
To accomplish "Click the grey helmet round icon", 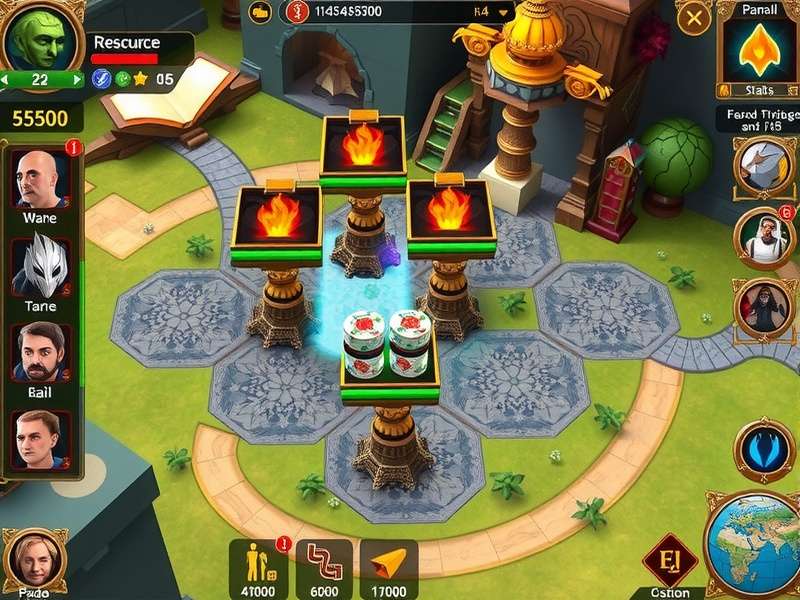I will click(763, 165).
